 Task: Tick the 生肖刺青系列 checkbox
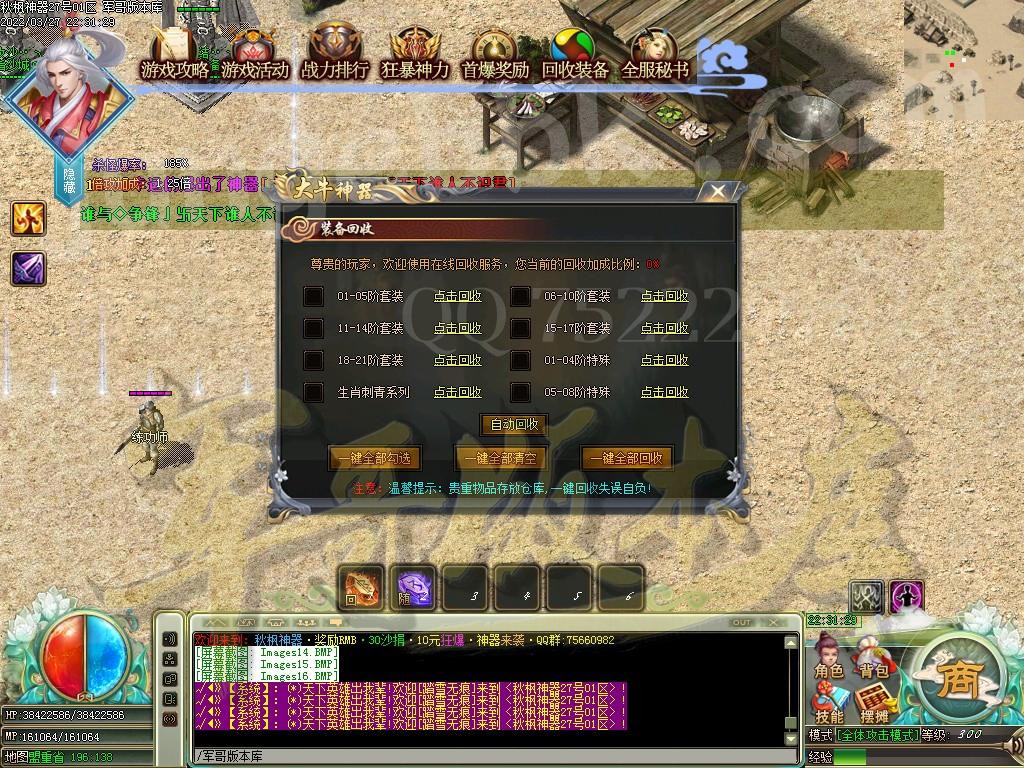coord(314,392)
